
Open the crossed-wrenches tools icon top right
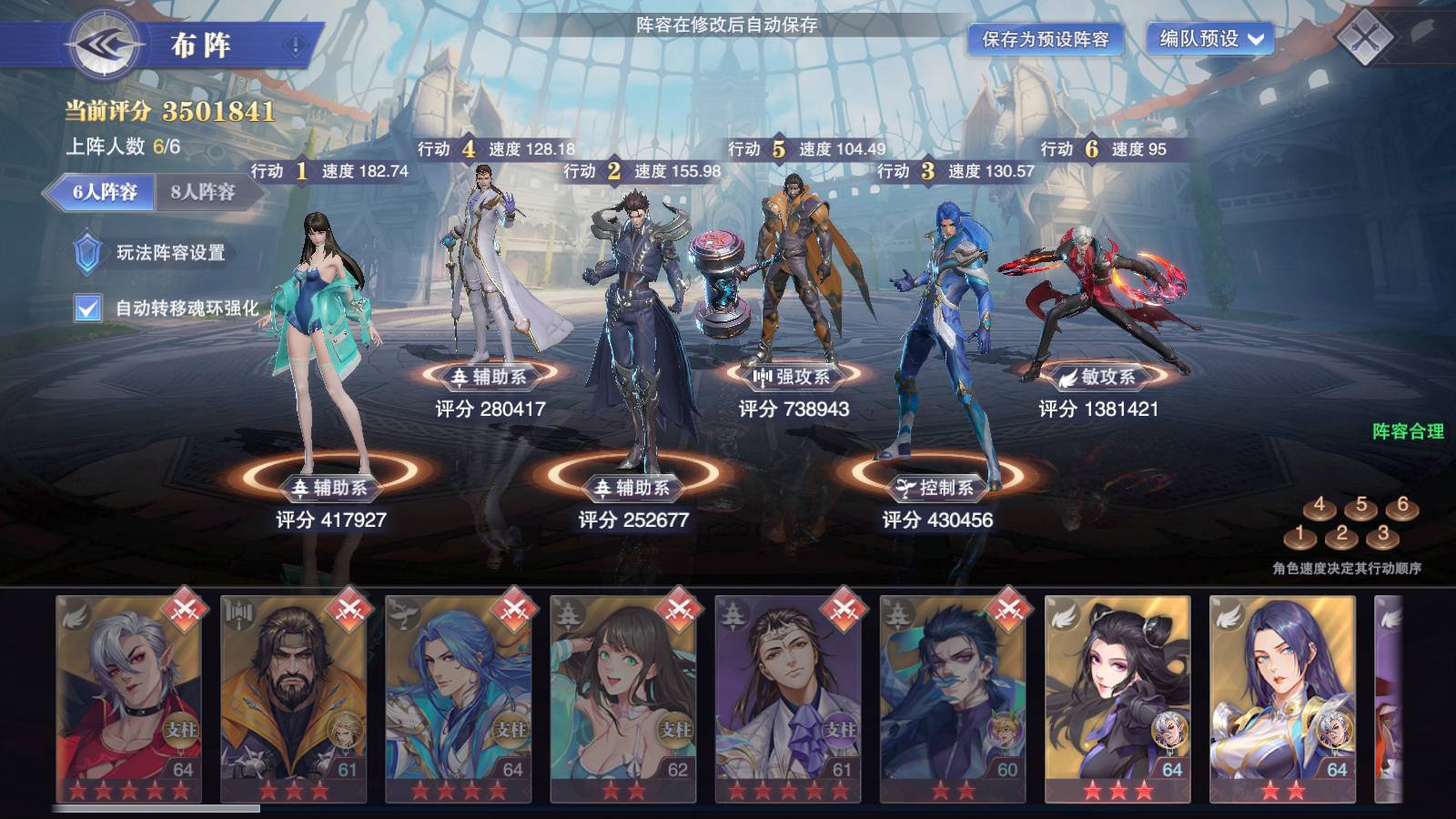coord(1367,38)
